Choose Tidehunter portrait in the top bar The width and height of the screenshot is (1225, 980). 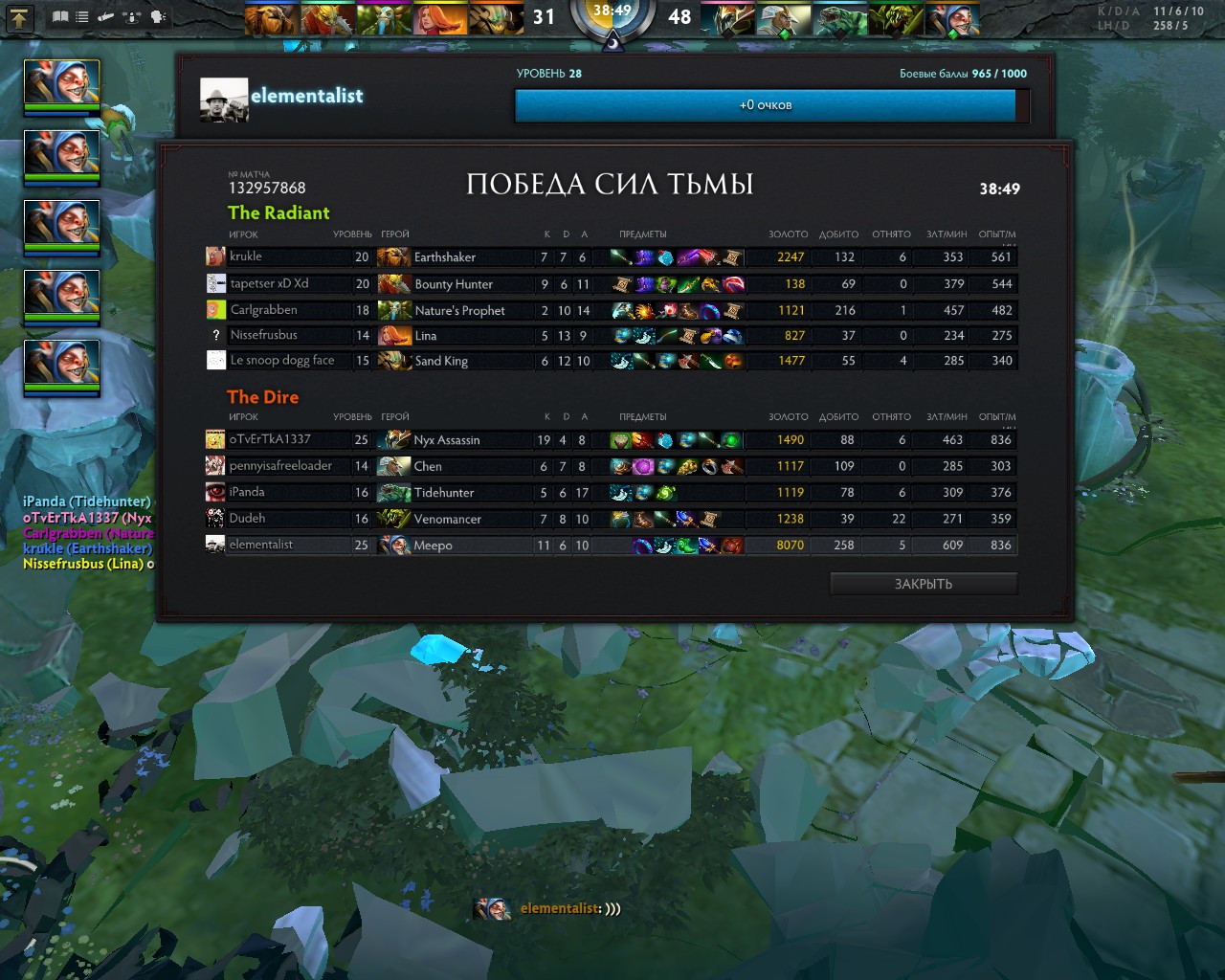tap(839, 18)
